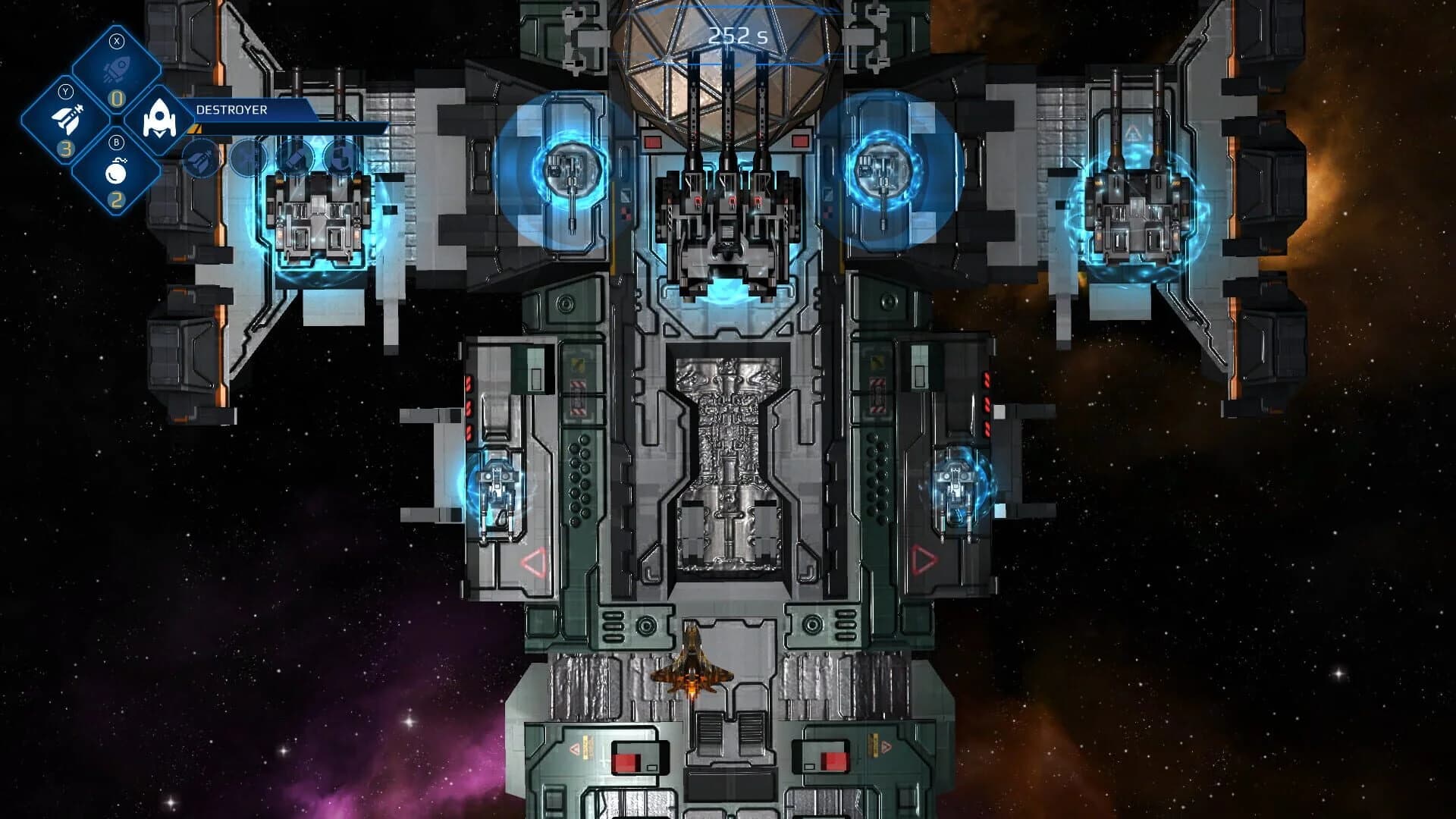This screenshot has height=819, width=1456.
Task: Click the red warning triangle on left hull panel
Action: point(536,561)
